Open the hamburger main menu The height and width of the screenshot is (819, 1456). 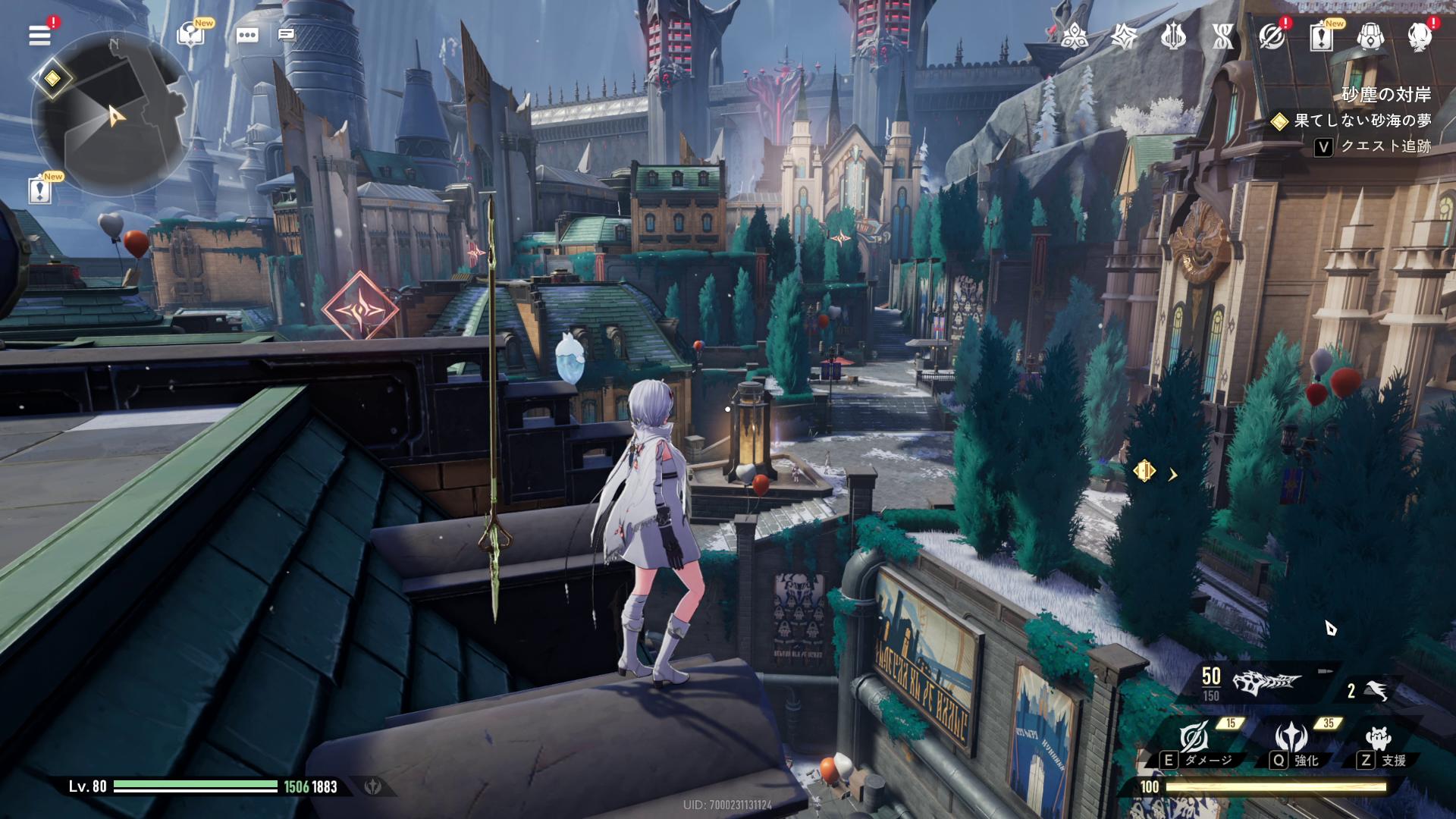pyautogui.click(x=39, y=35)
